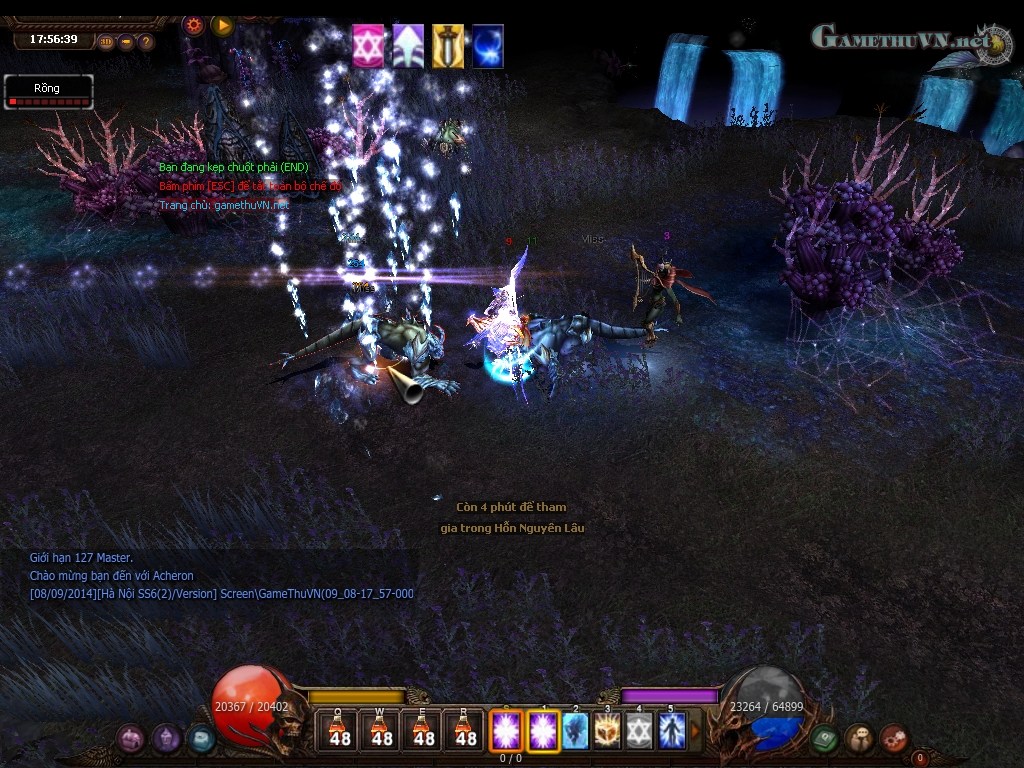The image size is (1024, 768).
Task: Use the potion in slot E
Action: pyautogui.click(x=424, y=730)
